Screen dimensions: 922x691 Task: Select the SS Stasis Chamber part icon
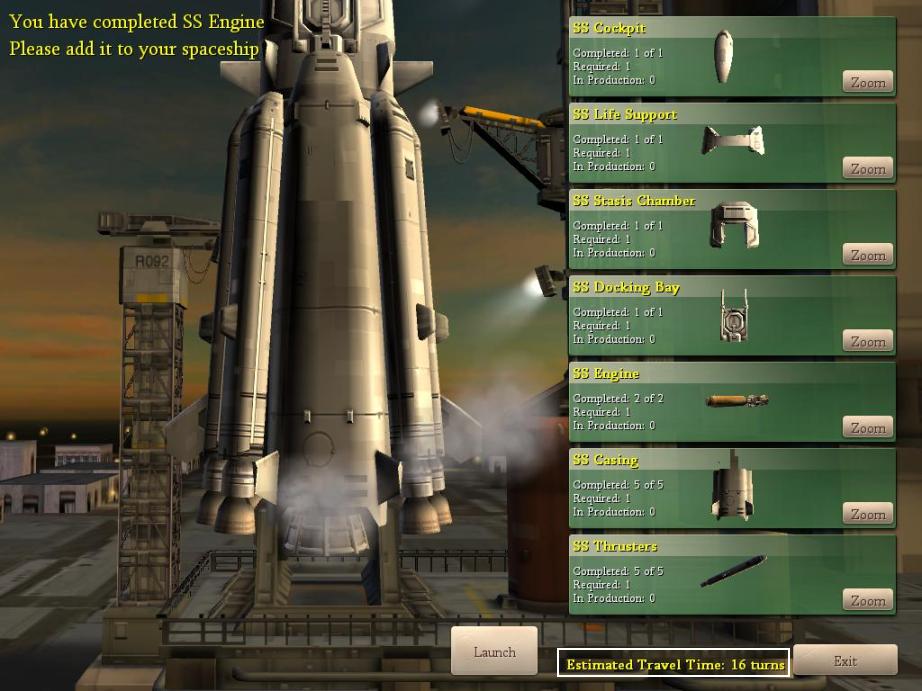pos(734,225)
